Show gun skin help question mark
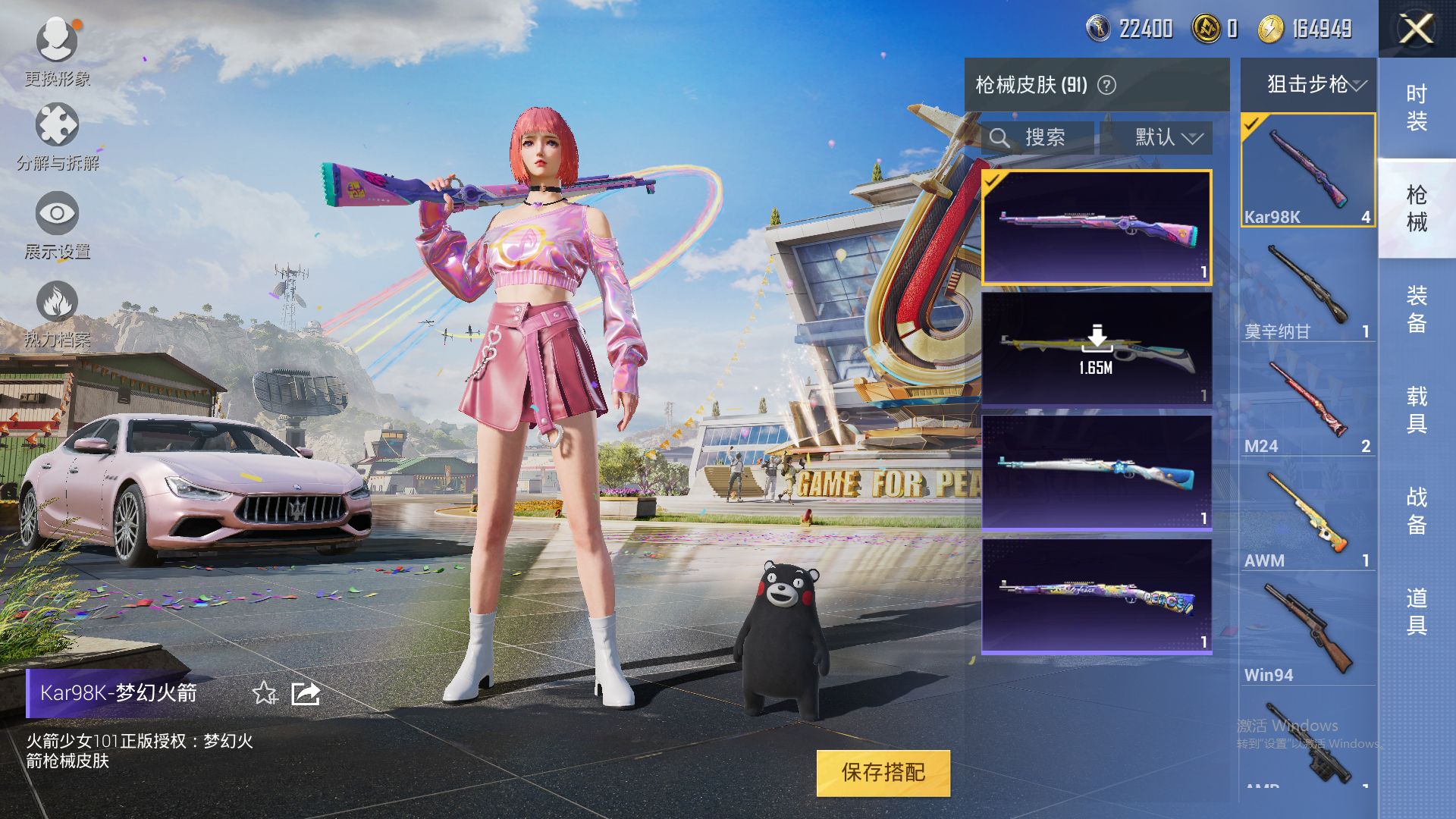Viewport: 1456px width, 819px height. [1107, 85]
